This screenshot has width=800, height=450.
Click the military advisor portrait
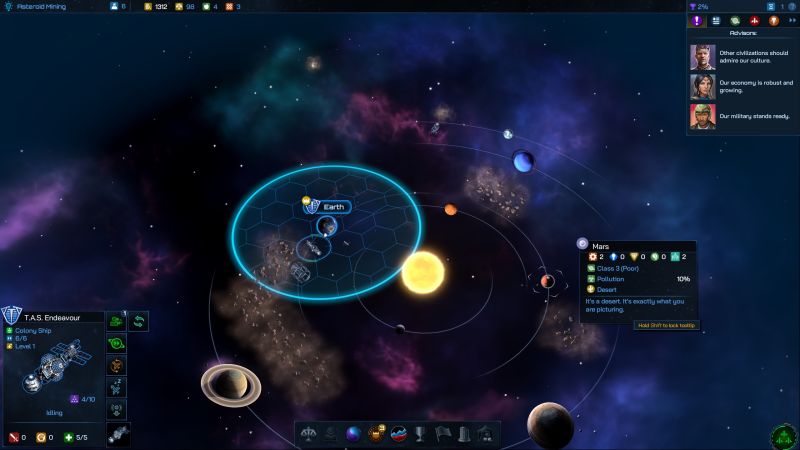pyautogui.click(x=702, y=118)
